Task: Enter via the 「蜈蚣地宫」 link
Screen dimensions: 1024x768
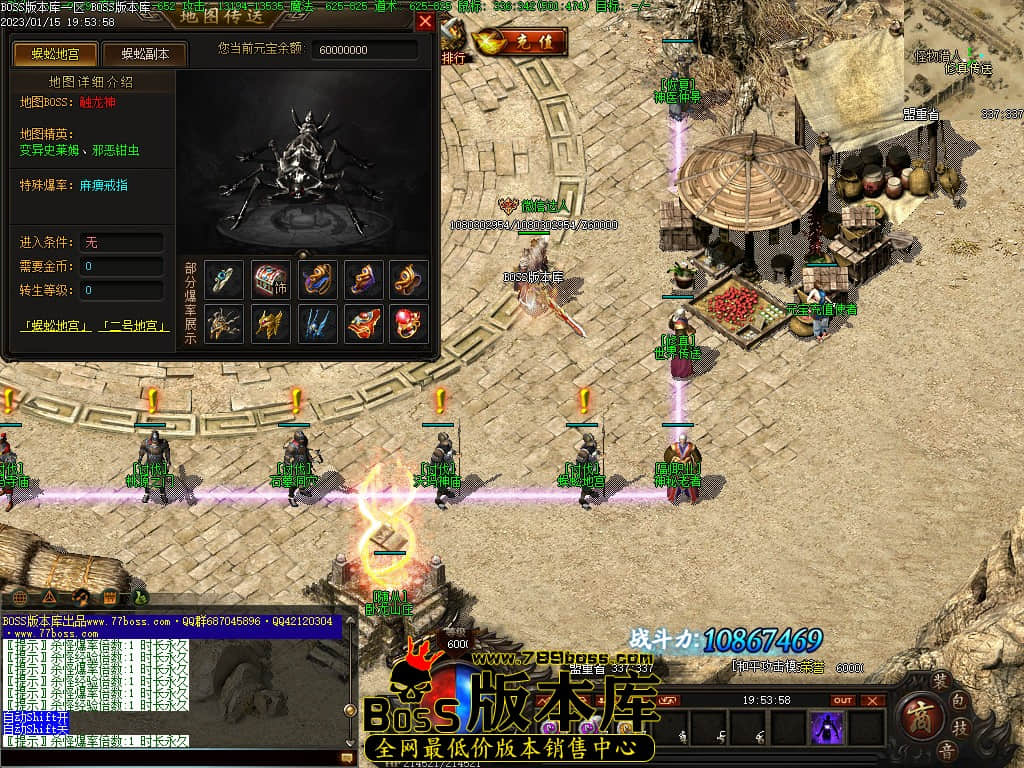Action: 56,326
